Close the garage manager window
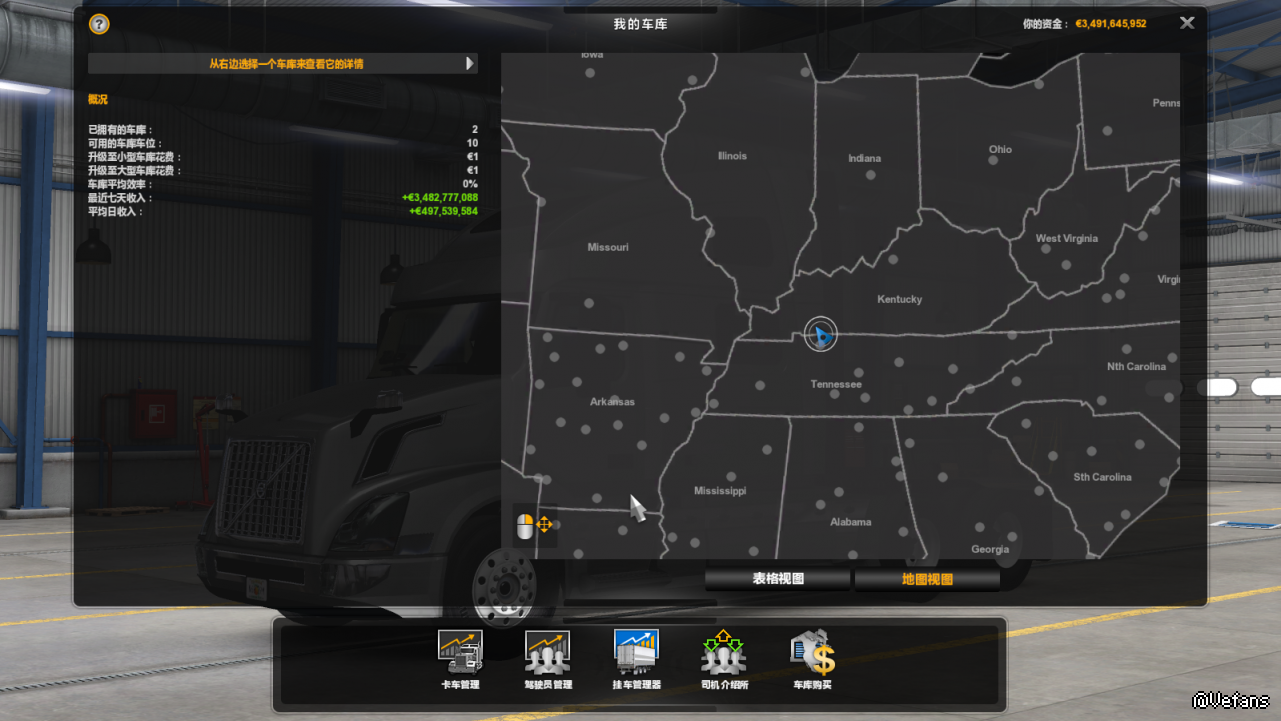The width and height of the screenshot is (1281, 721). click(x=1187, y=23)
